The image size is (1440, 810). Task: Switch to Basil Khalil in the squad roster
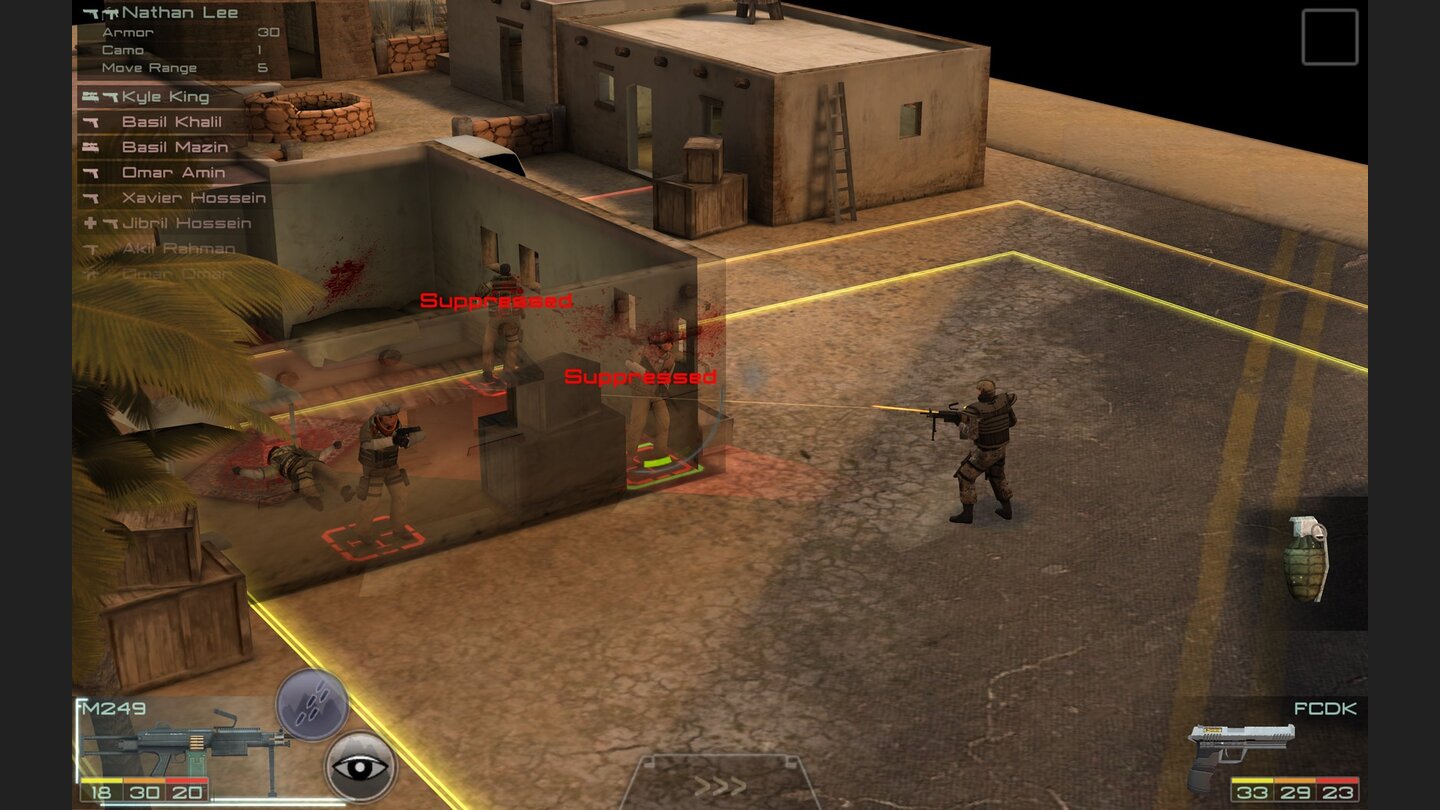pos(170,122)
